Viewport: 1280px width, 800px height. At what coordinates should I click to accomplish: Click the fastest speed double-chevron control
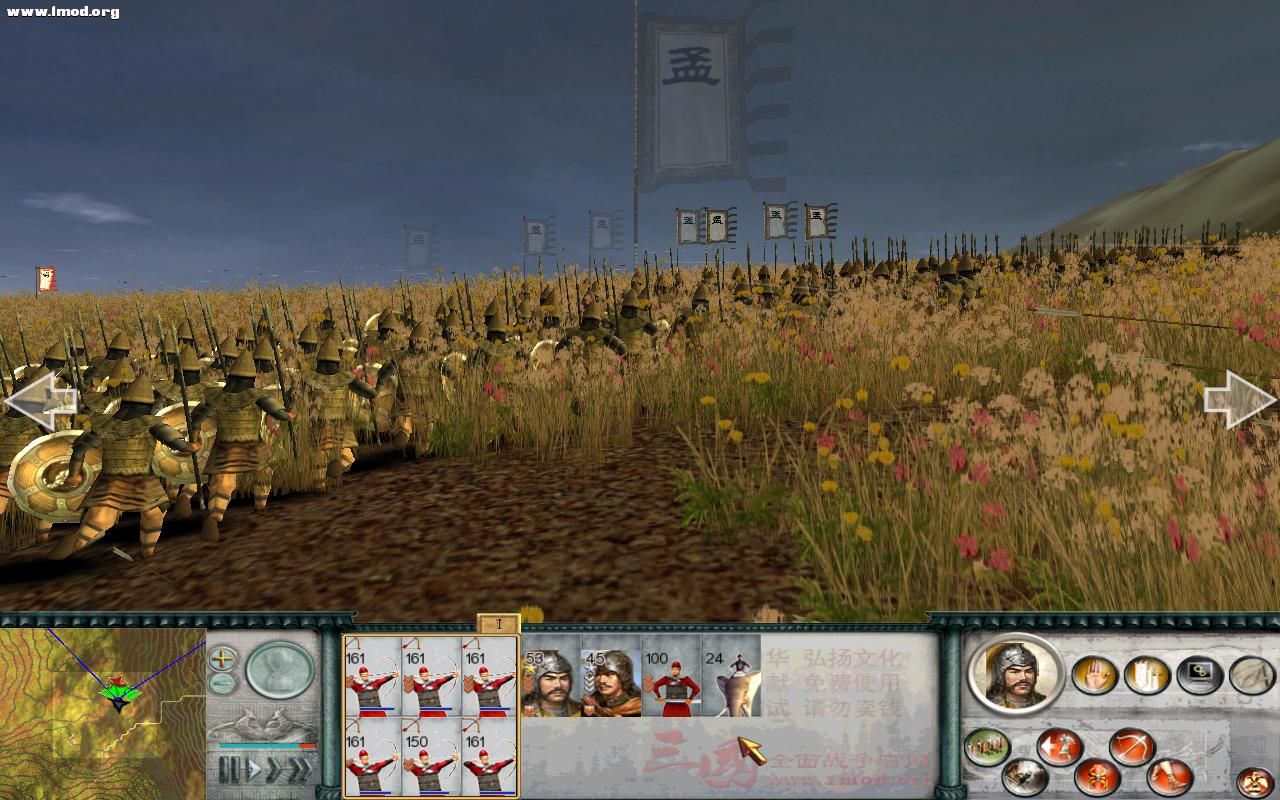pos(301,767)
